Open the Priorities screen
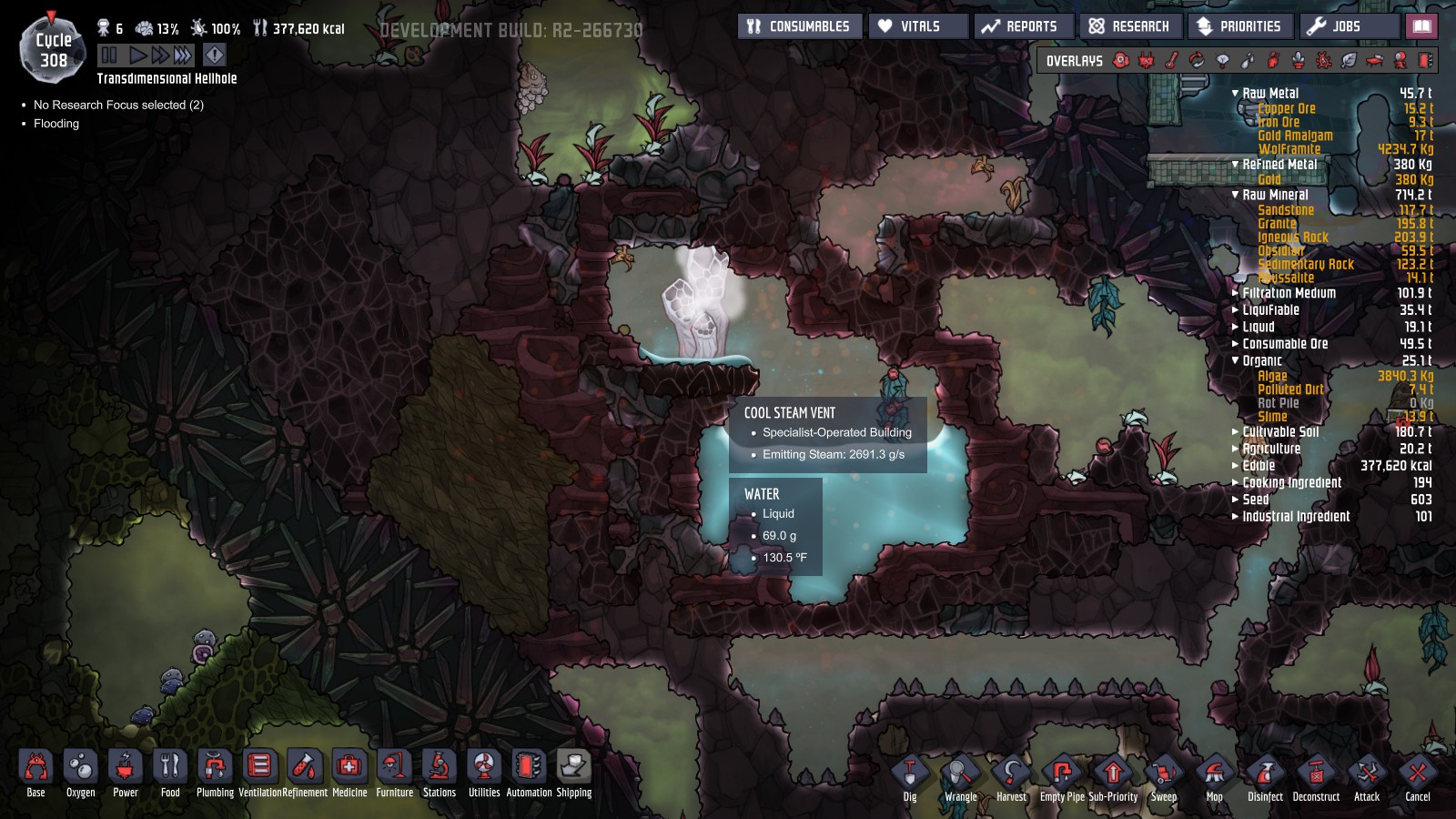Image resolution: width=1456 pixels, height=819 pixels. click(1239, 26)
